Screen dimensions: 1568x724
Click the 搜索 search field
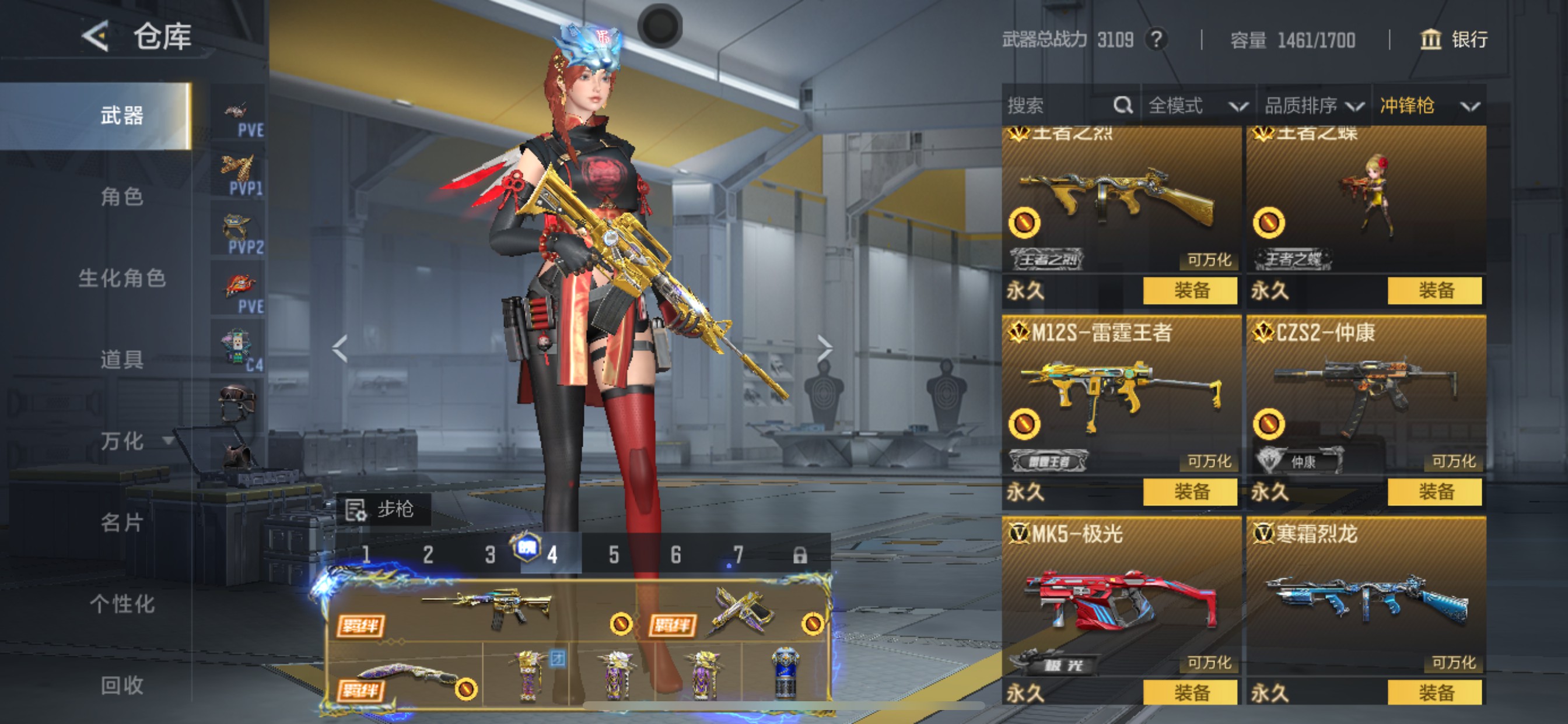tap(1059, 106)
